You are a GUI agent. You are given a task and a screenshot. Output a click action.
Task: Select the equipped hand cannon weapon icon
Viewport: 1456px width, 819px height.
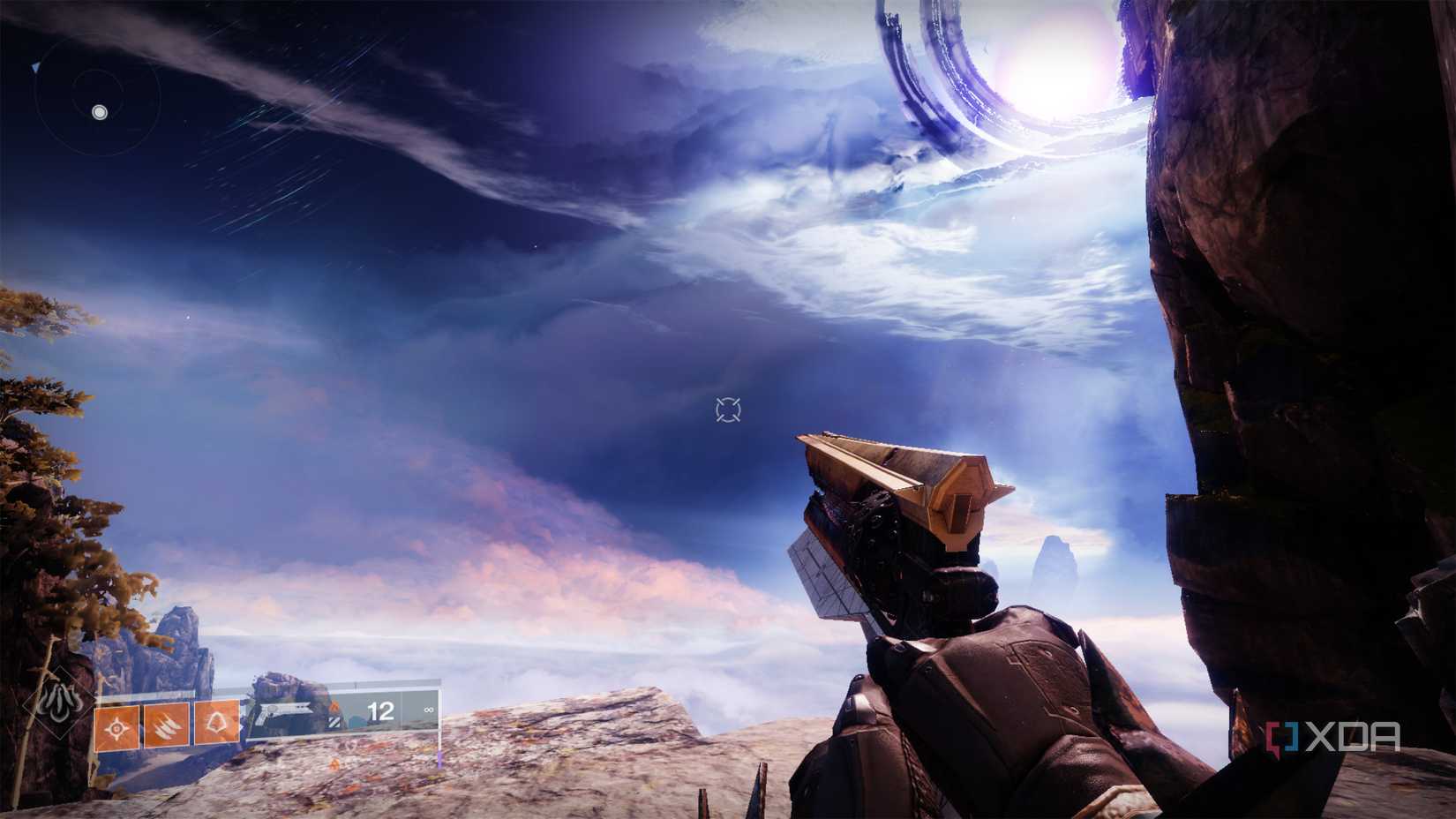point(284,712)
